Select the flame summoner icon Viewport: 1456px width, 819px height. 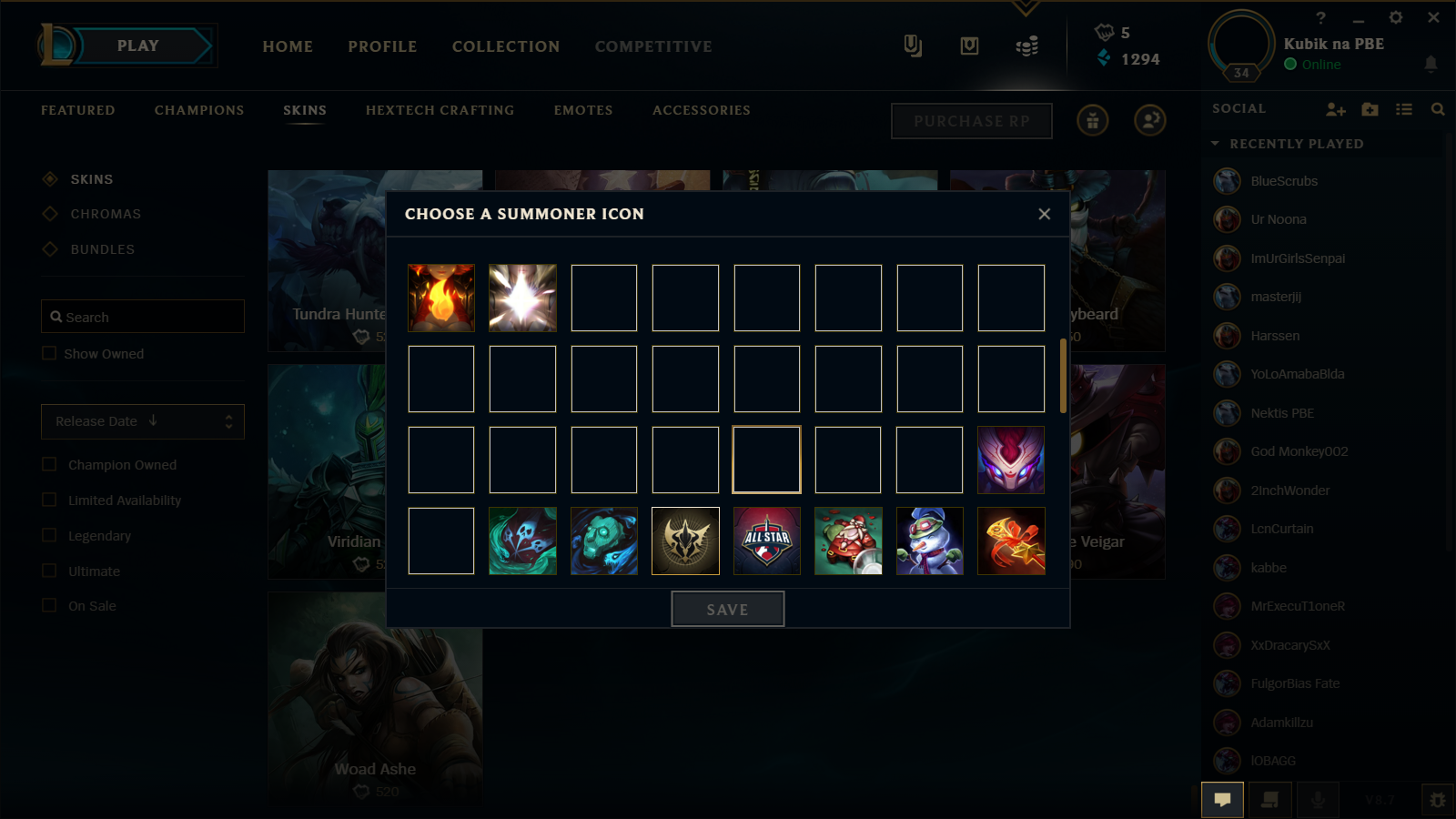pos(440,297)
